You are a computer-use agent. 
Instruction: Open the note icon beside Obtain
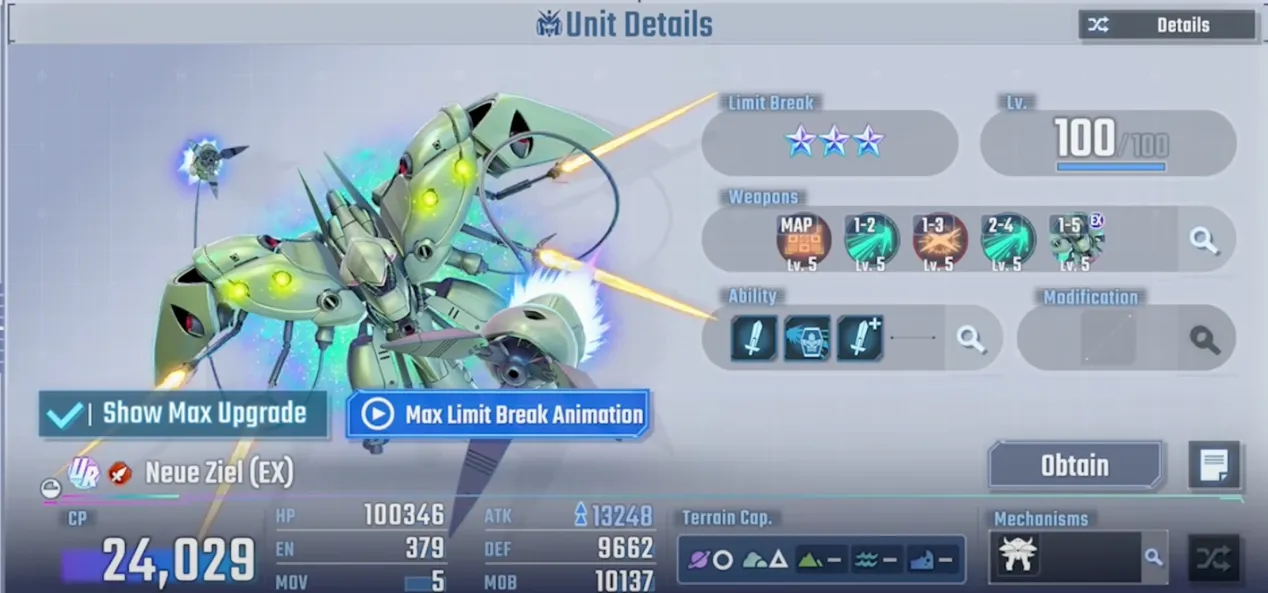(x=1214, y=465)
